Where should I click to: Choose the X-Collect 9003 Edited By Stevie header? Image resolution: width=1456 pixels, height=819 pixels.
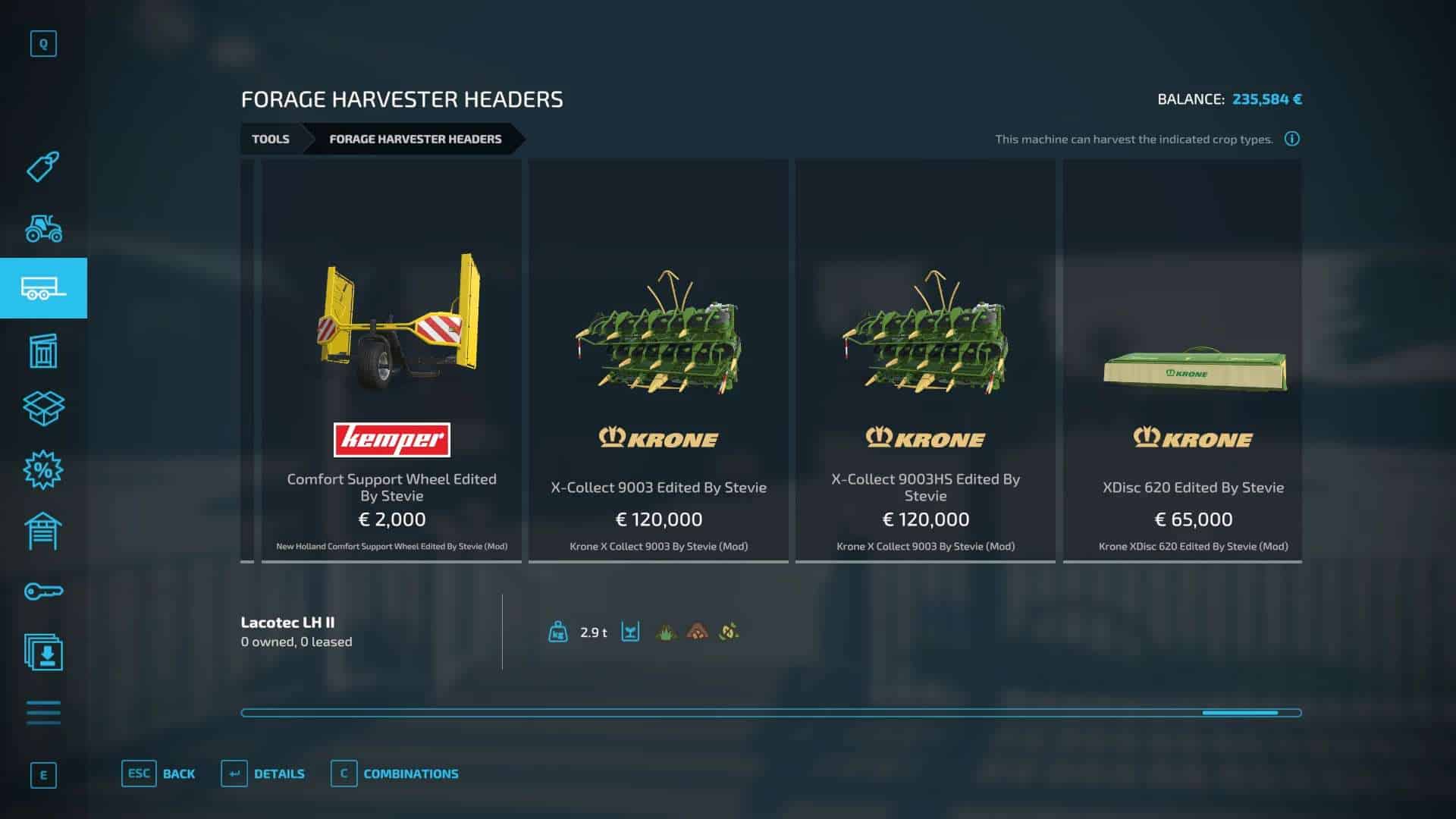pos(658,360)
